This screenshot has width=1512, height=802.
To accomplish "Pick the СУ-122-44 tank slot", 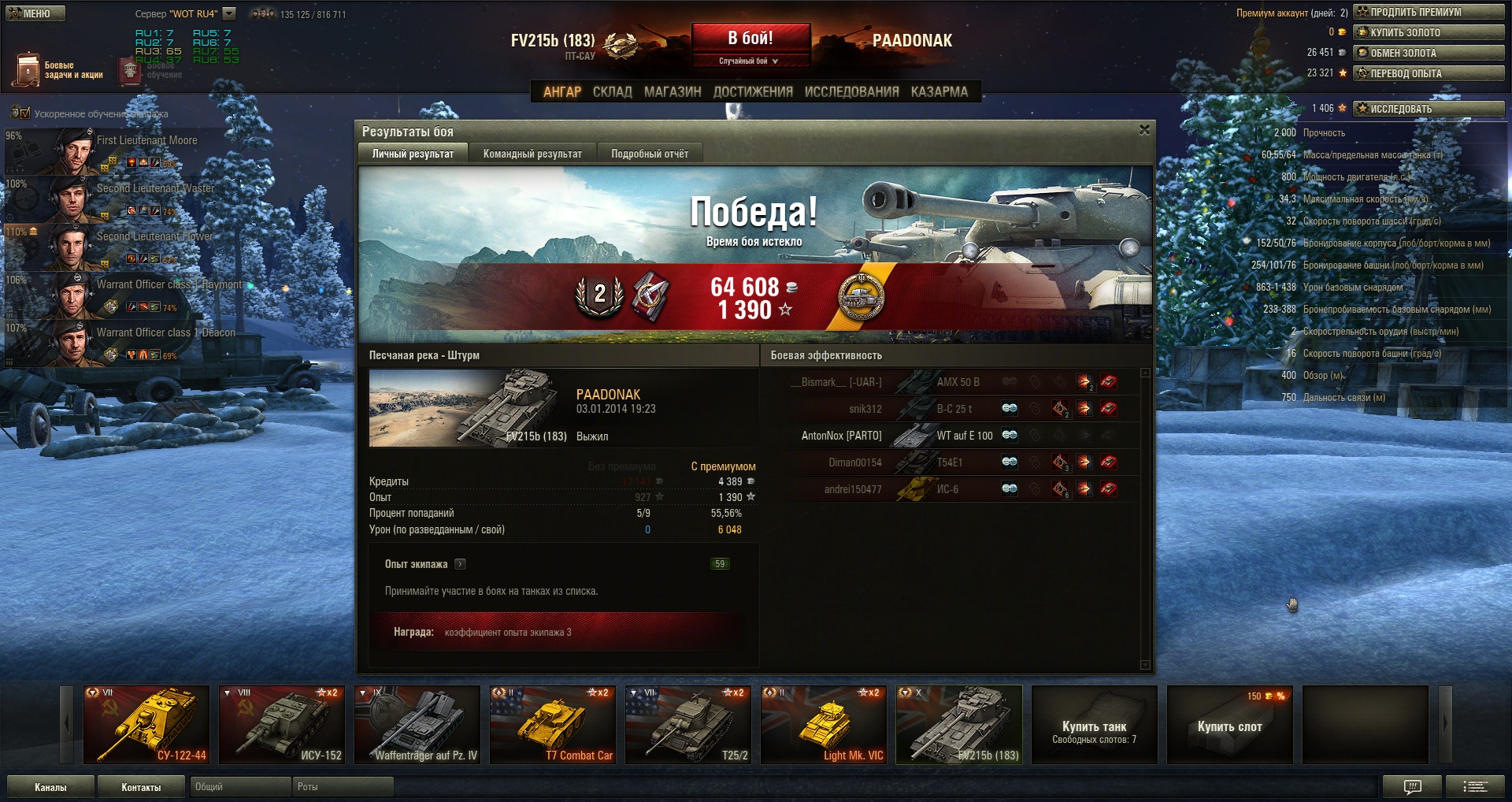I will (146, 725).
